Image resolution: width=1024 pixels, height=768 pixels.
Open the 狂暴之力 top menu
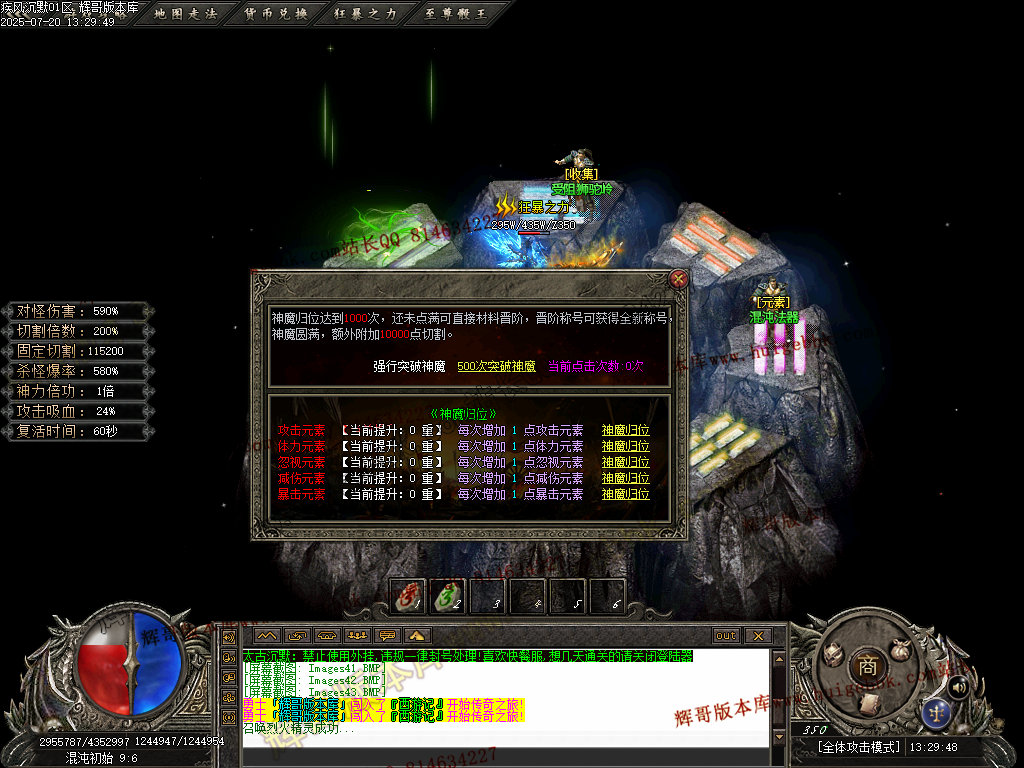[x=365, y=14]
